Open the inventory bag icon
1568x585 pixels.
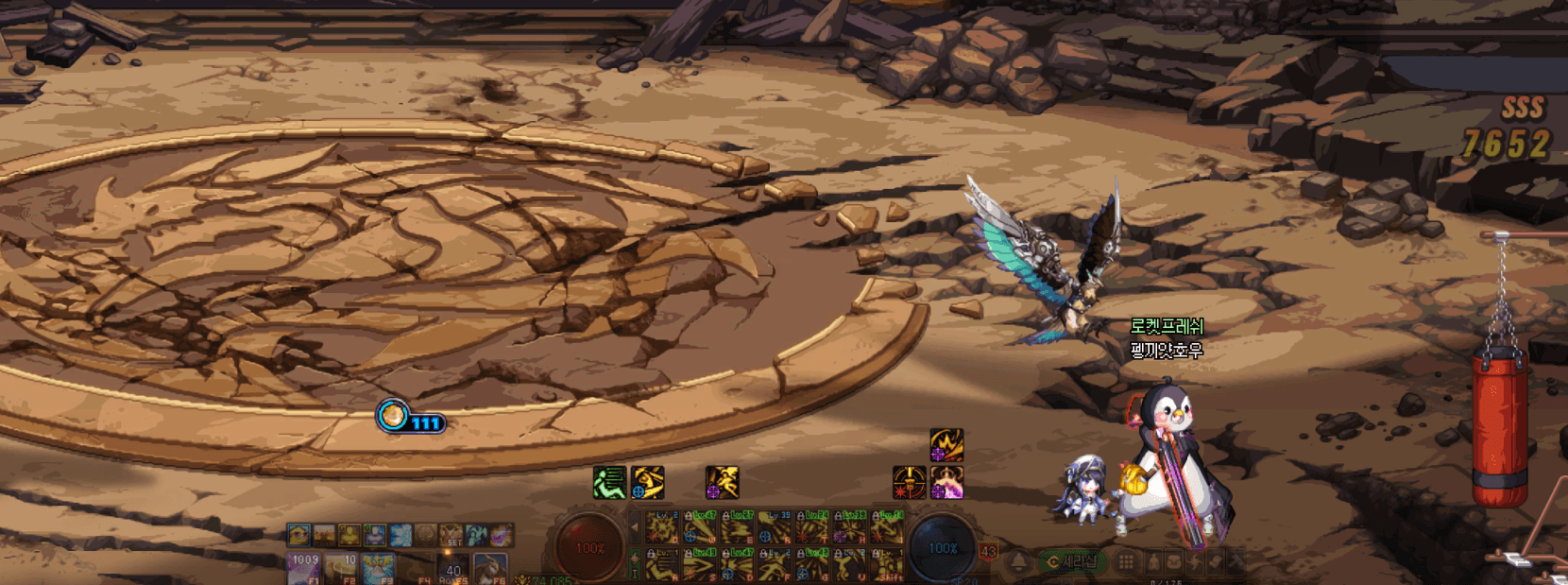click(1174, 562)
